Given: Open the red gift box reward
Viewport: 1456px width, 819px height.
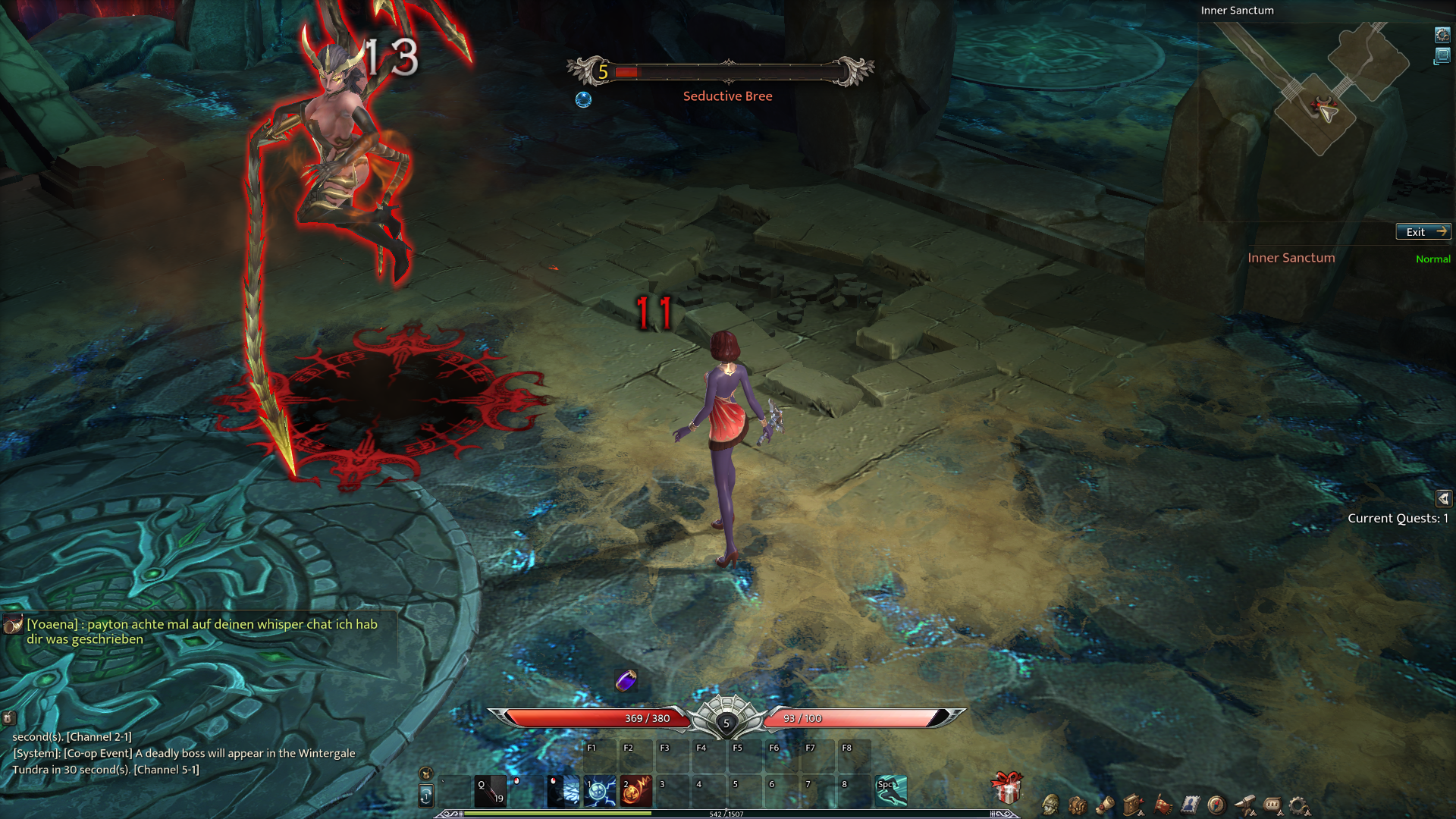Looking at the screenshot, I should click(x=1007, y=789).
